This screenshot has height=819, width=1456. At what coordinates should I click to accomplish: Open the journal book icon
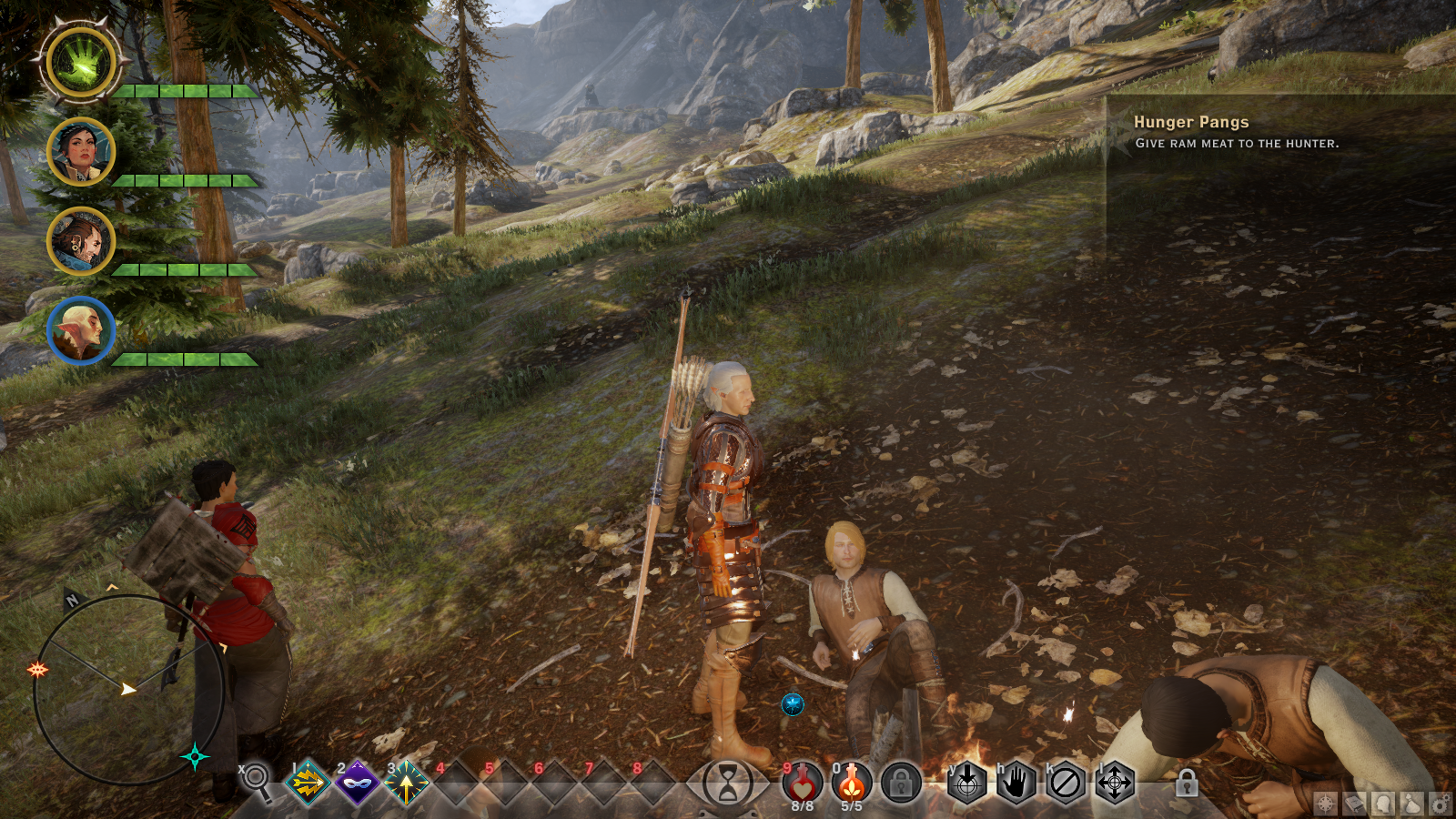pos(1355,804)
